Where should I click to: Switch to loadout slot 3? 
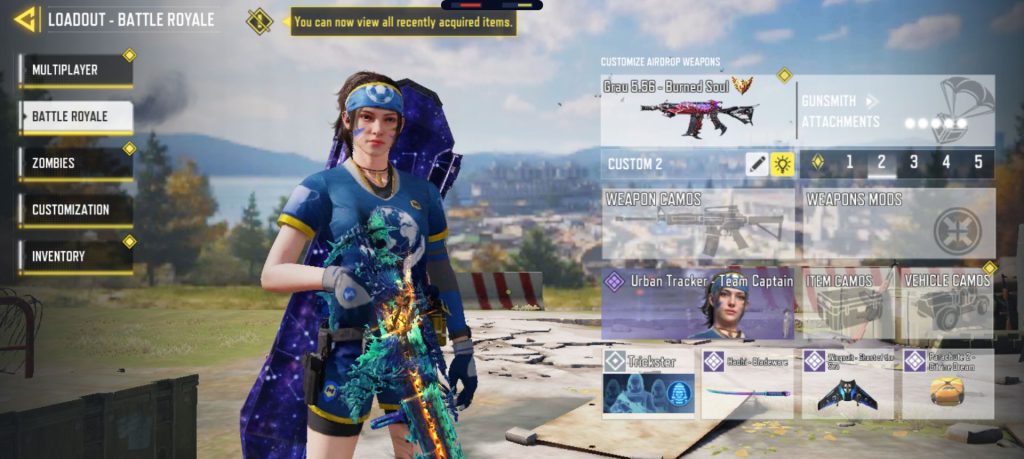click(x=913, y=162)
